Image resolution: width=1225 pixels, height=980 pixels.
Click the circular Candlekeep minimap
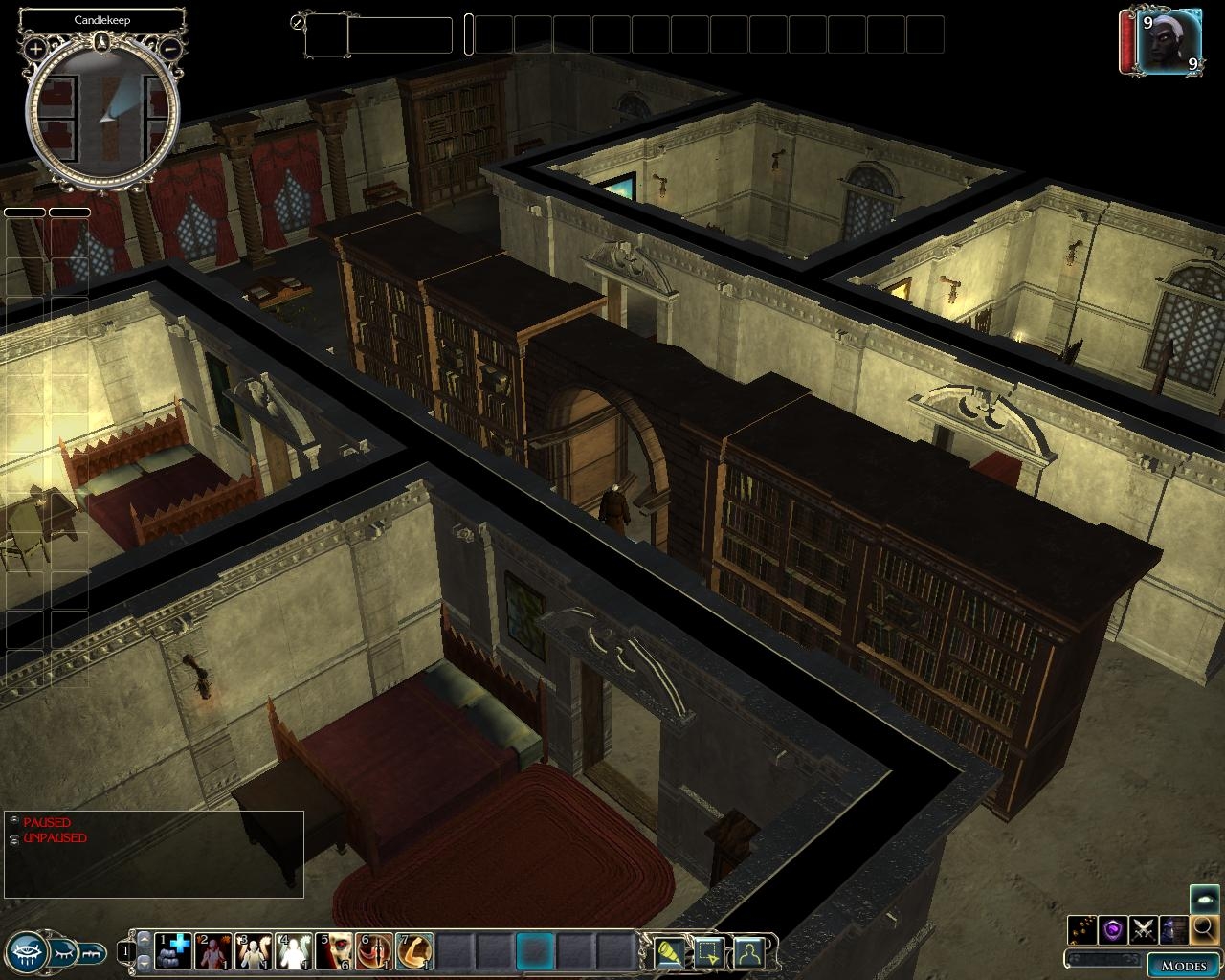pos(102,112)
